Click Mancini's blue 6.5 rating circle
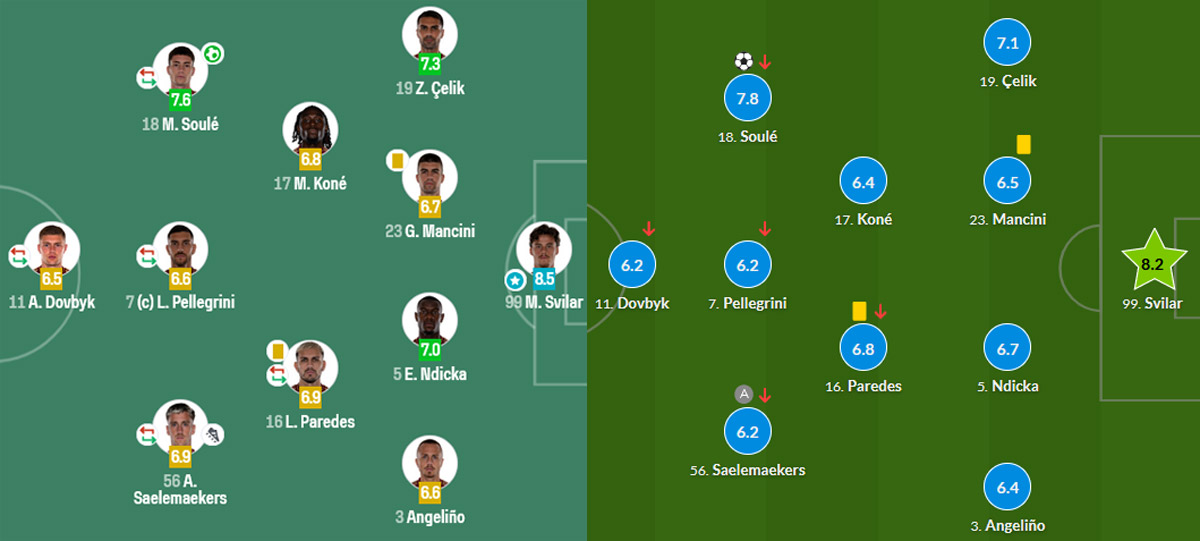This screenshot has height=541, width=1200. point(1007,182)
